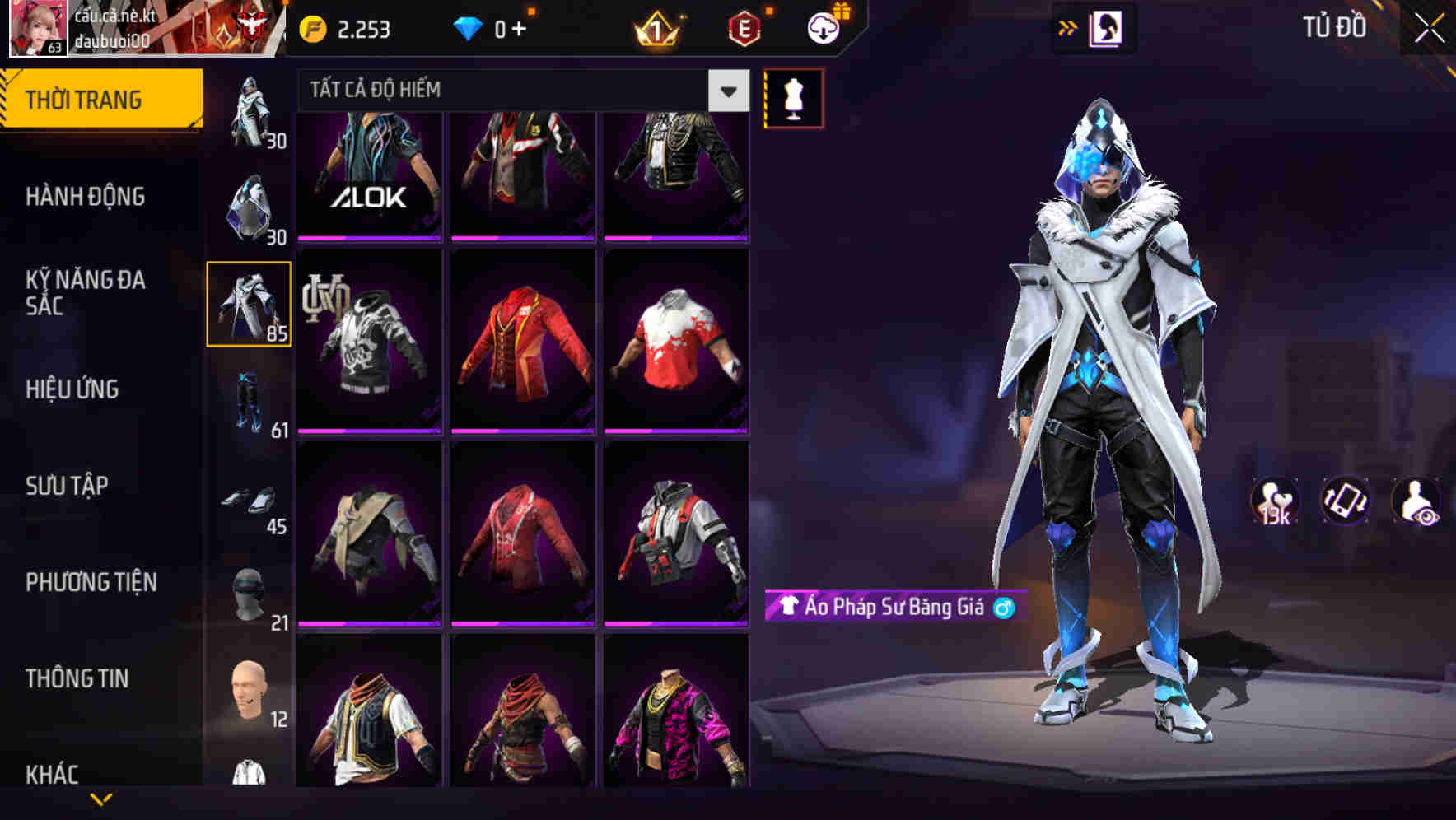Click the gold coin balance icon
The width and height of the screenshot is (1456, 820).
[x=311, y=27]
